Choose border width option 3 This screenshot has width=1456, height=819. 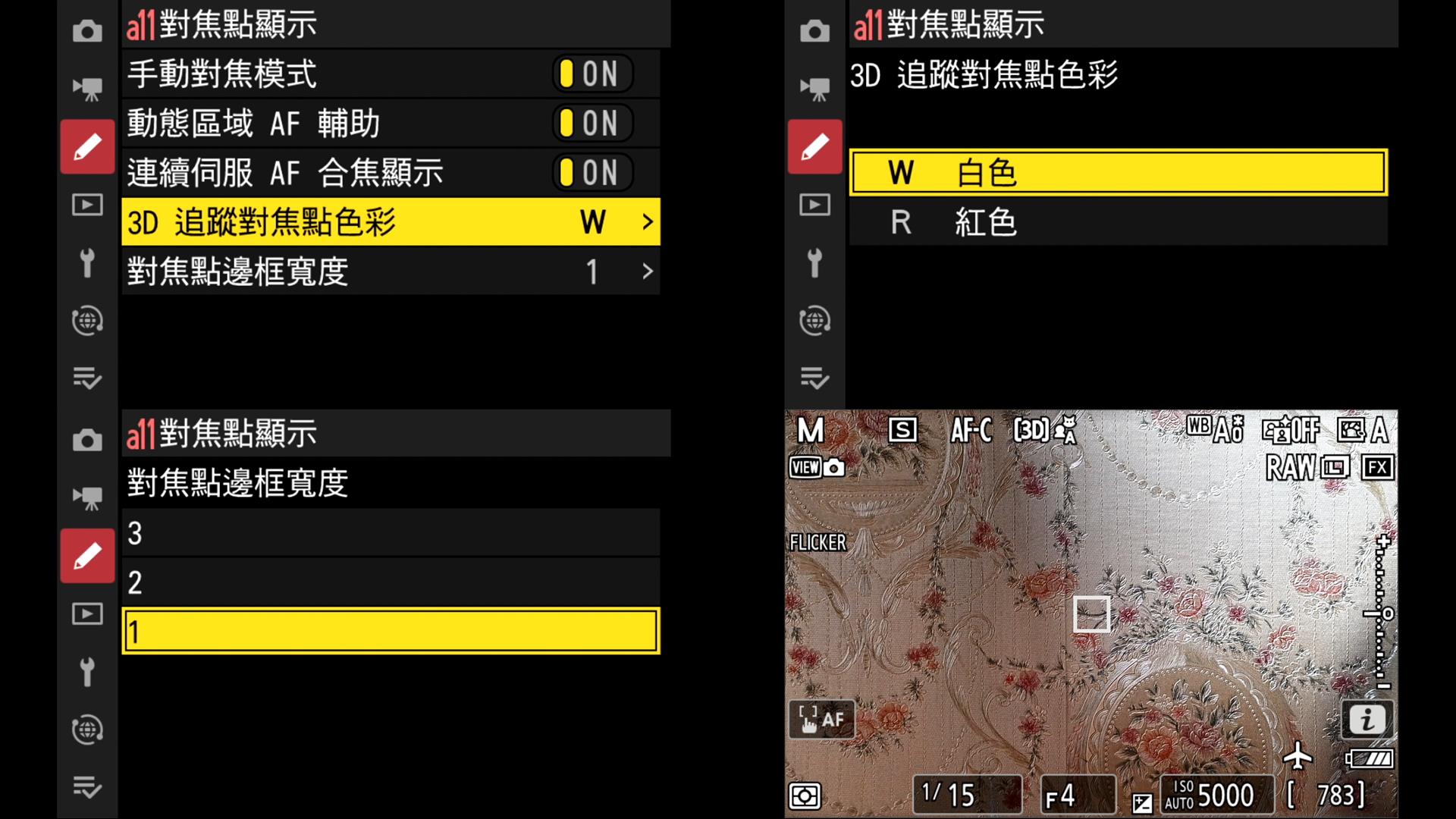click(x=389, y=533)
